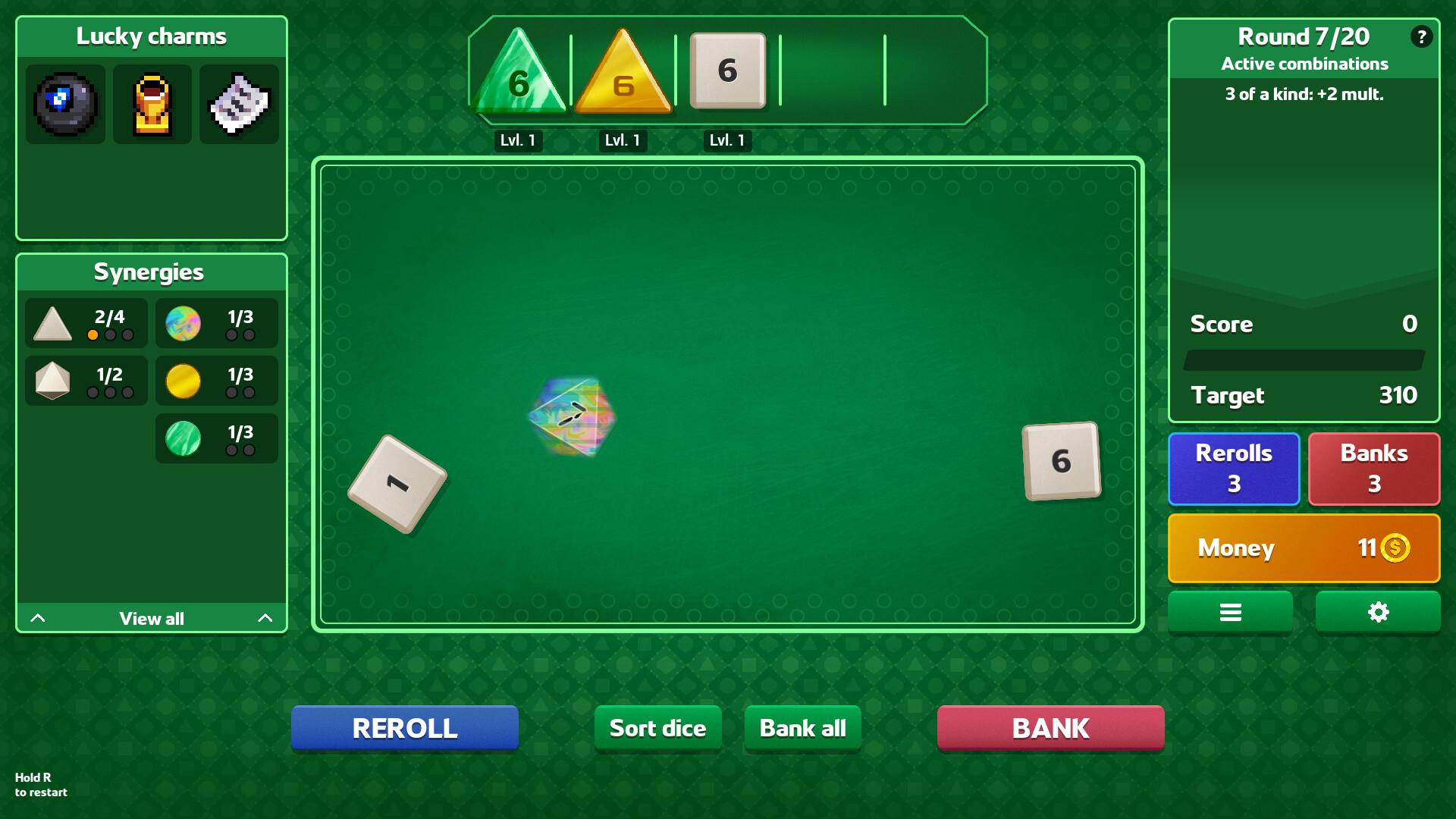Open the round help question mark
1456x819 pixels.
[x=1423, y=35]
